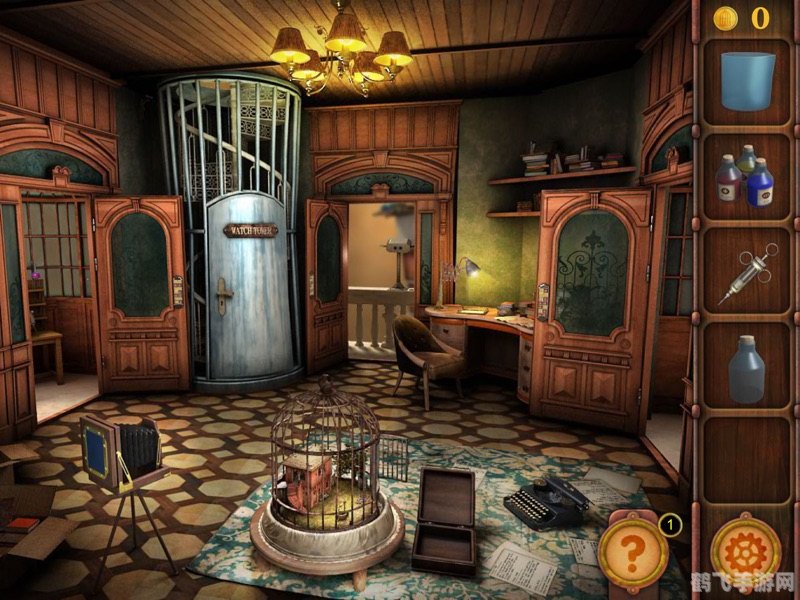Choose the three colored potion bottles

pos(746,177)
